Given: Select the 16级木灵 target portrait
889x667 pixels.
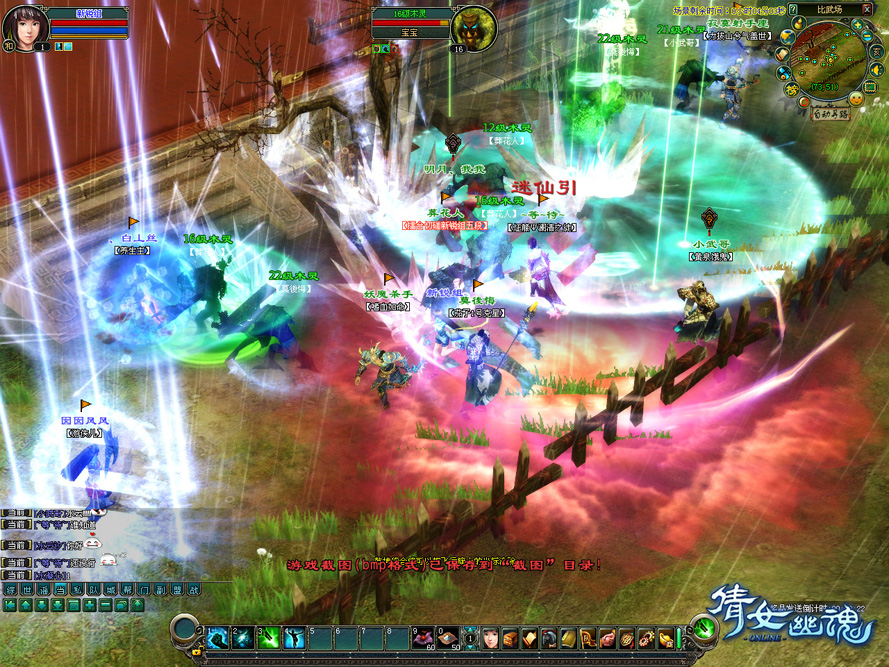Looking at the screenshot, I should 473,27.
